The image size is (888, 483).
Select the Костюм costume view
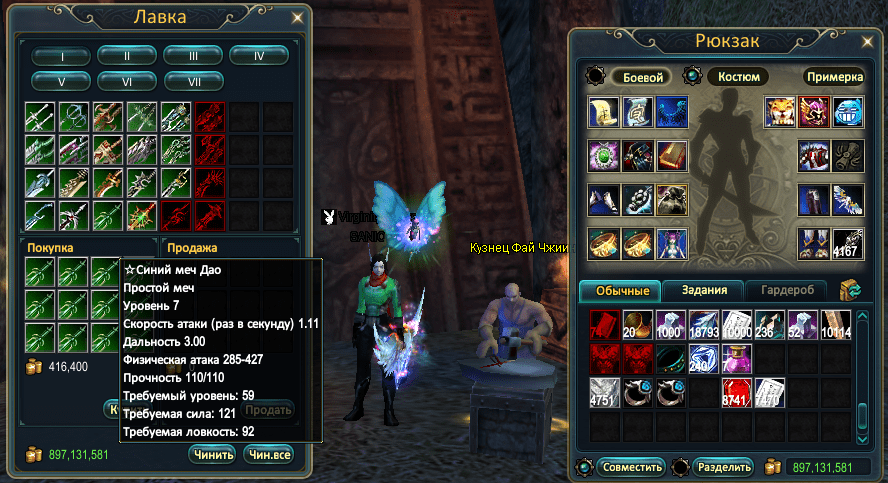point(739,77)
